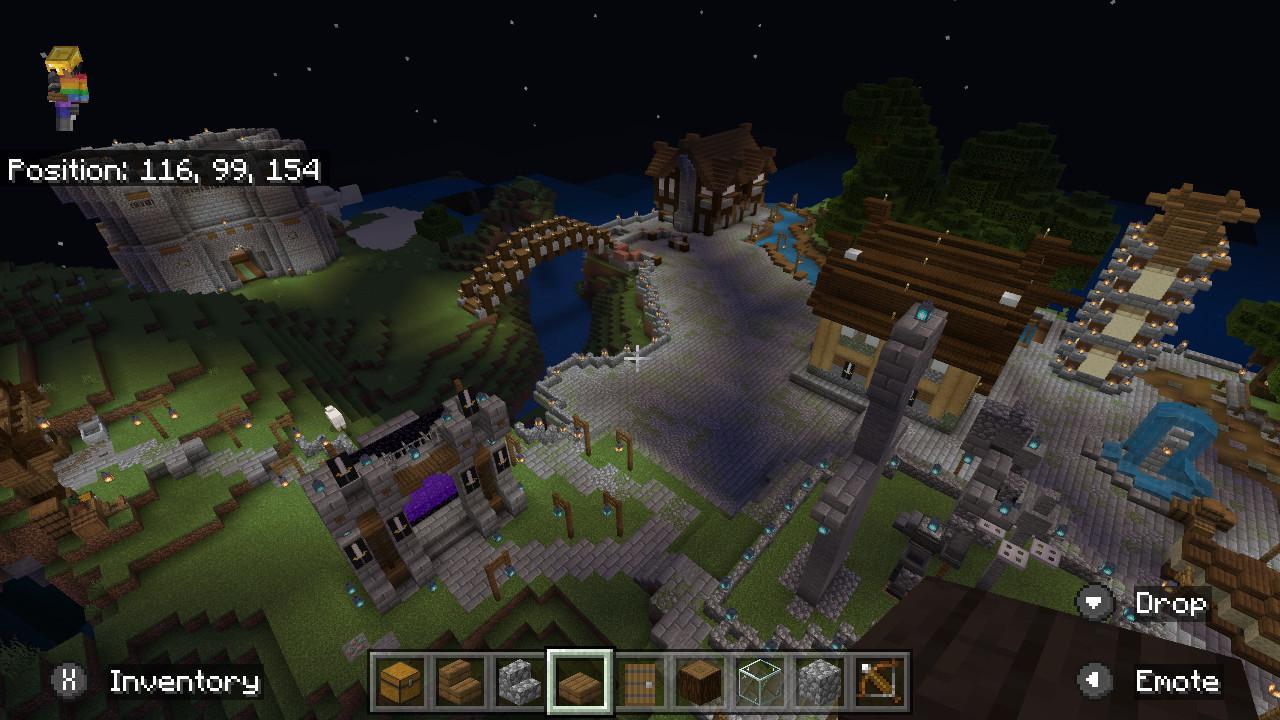The width and height of the screenshot is (1280, 720).
Task: Select the glass block hotbar slot
Action: pos(760,682)
